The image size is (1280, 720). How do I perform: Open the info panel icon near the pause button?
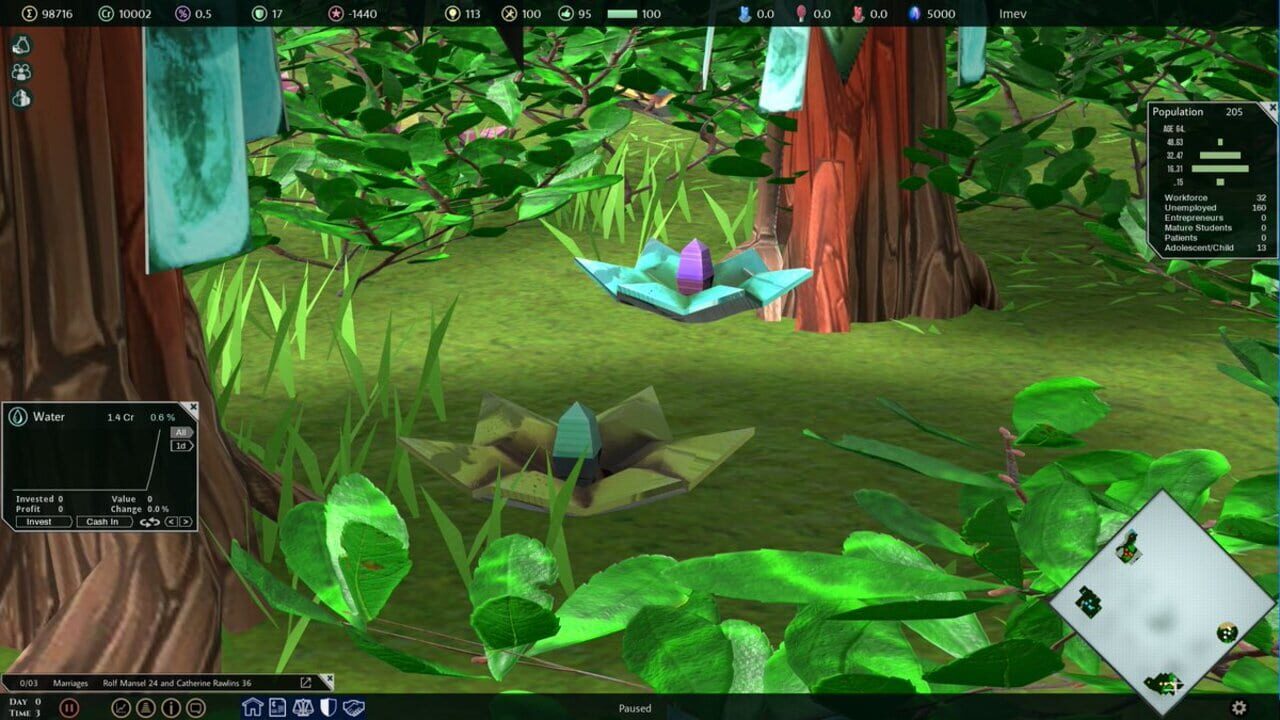170,707
